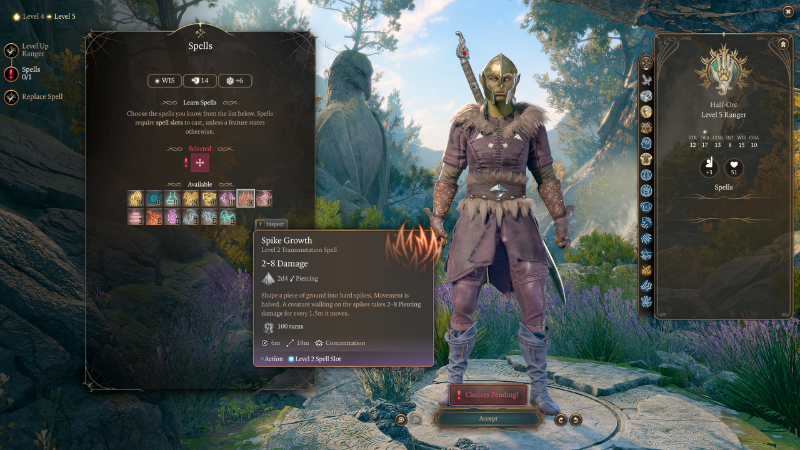Select the hit points heart icon
Image resolution: width=800 pixels, height=450 pixels.
click(x=735, y=169)
